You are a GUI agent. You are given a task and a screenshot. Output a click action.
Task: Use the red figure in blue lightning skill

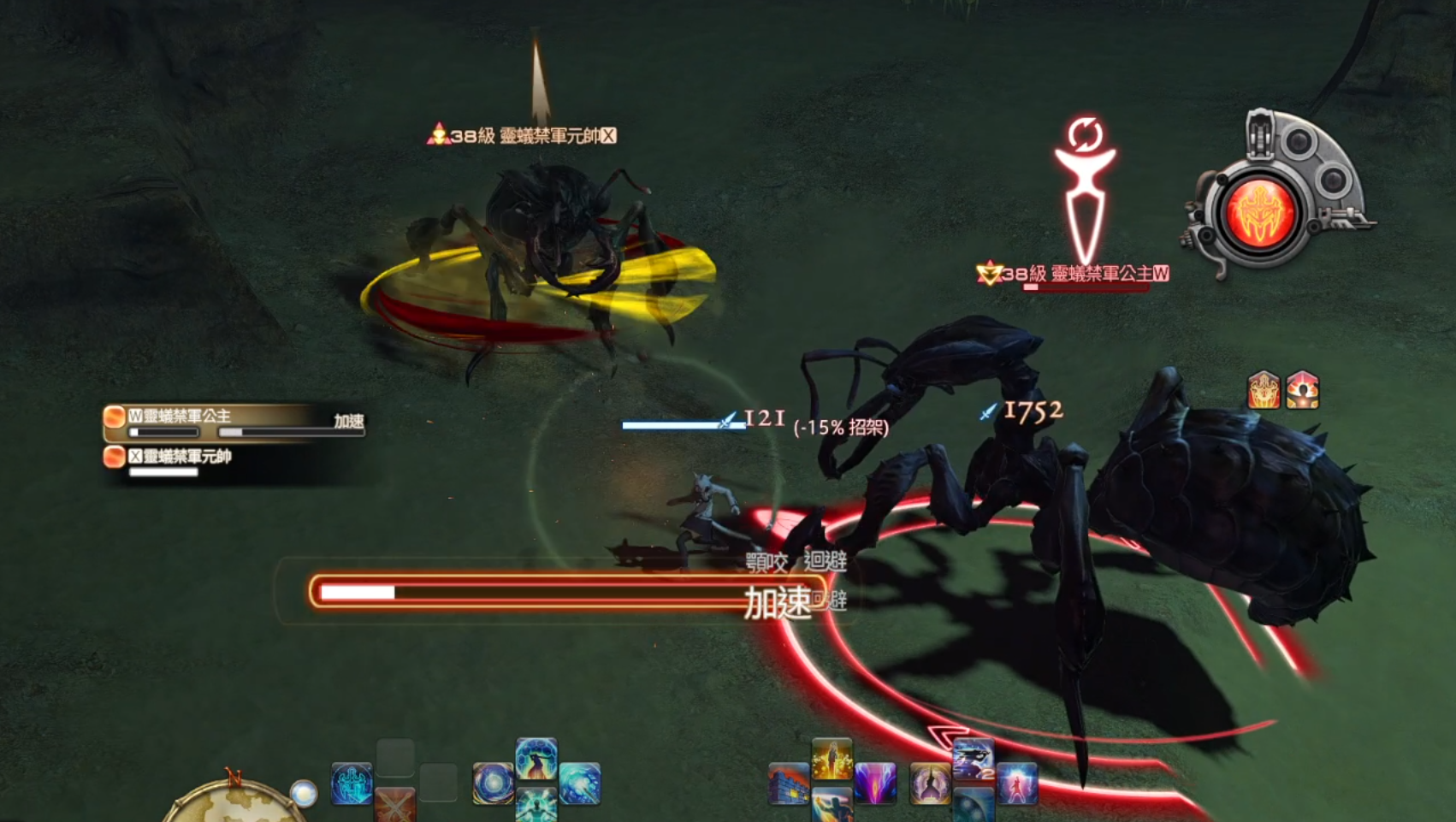click(1017, 784)
